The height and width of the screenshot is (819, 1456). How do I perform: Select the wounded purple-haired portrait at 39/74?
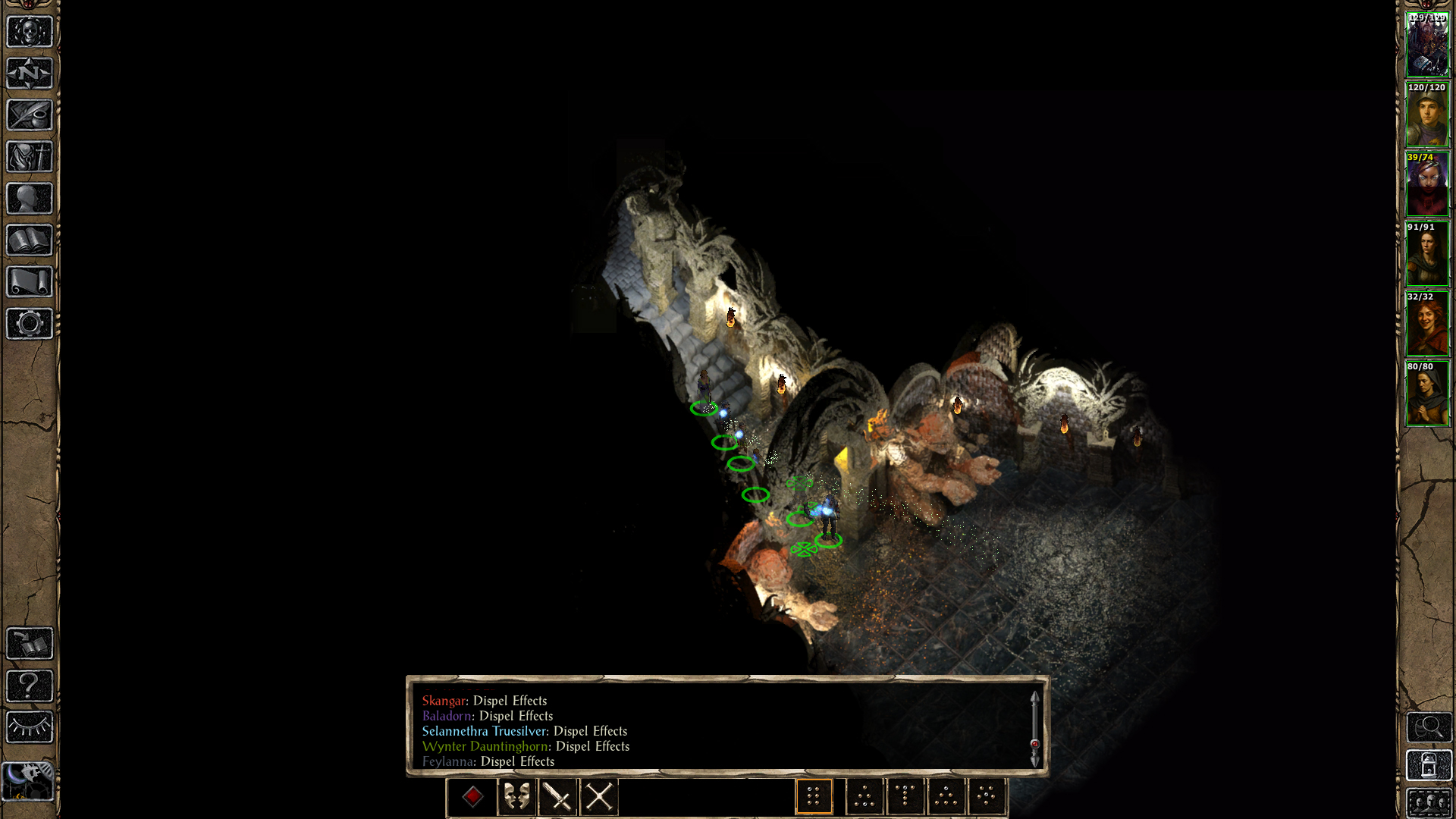pyautogui.click(x=1427, y=184)
